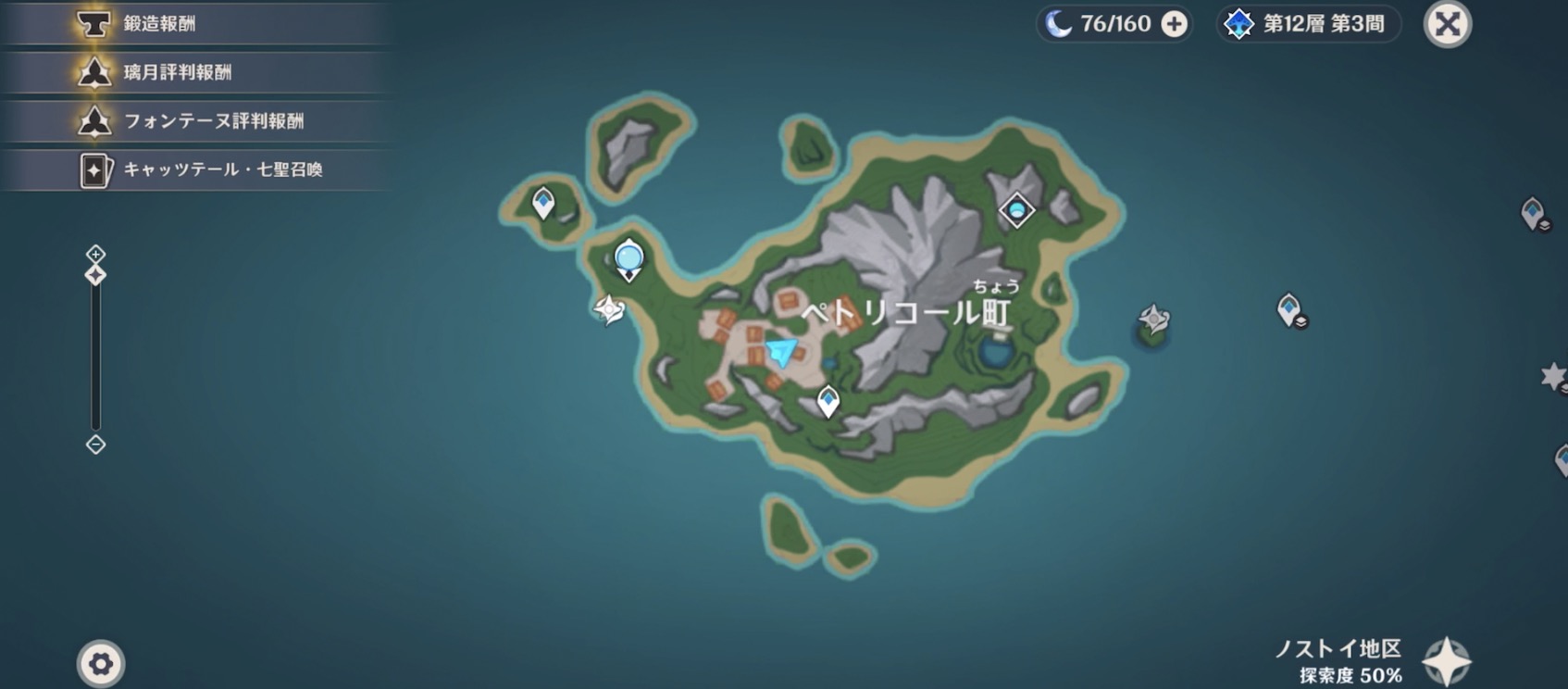Open the map settings gear
This screenshot has width=1568, height=689.
[98, 663]
